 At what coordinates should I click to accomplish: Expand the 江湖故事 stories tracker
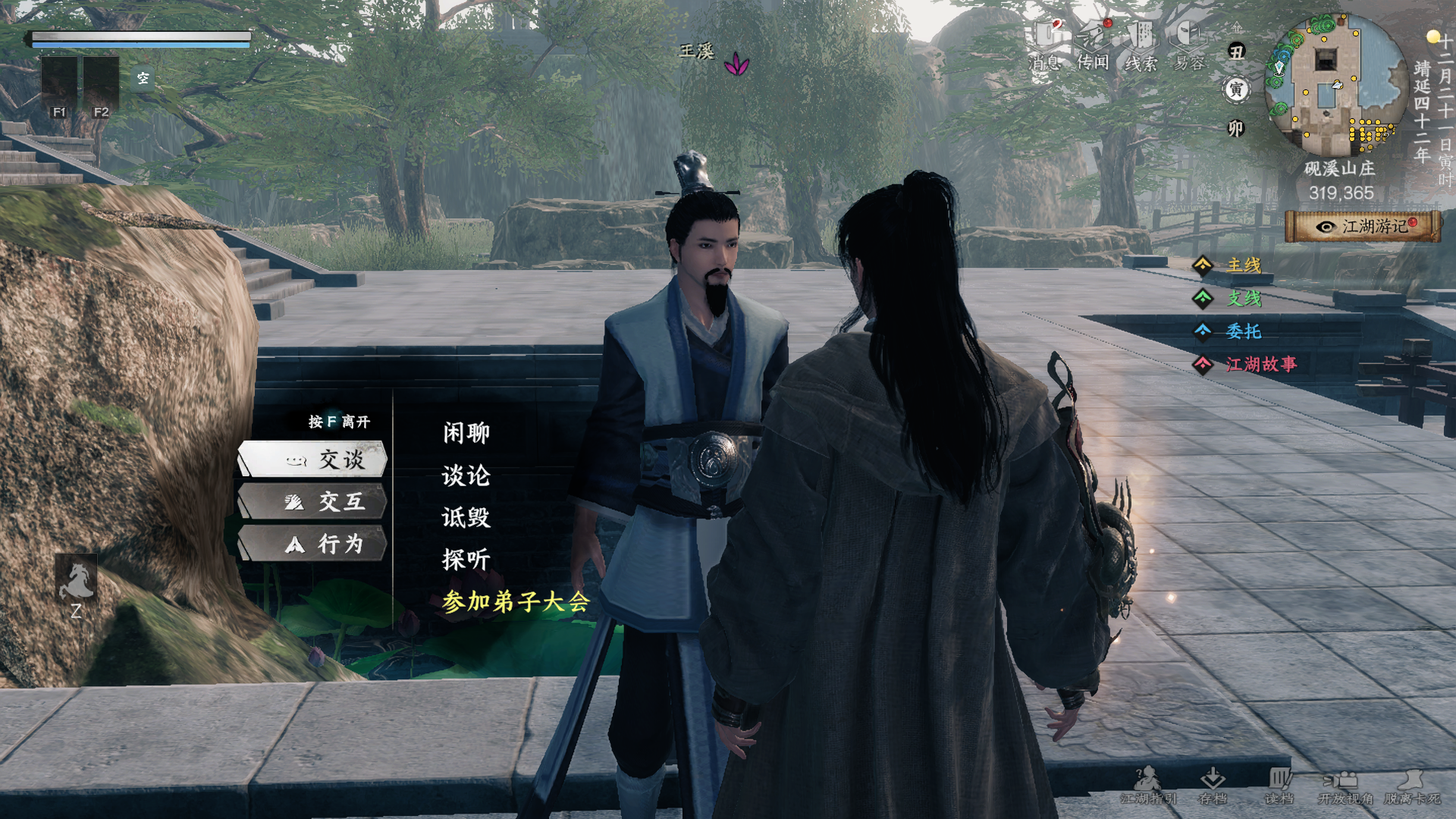(1260, 365)
